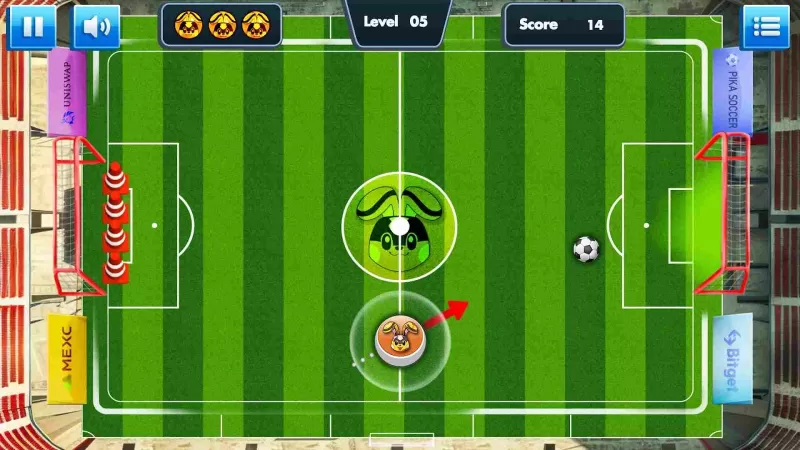Open the list menu button
Image resolution: width=800 pixels, height=450 pixels.
pos(765,26)
